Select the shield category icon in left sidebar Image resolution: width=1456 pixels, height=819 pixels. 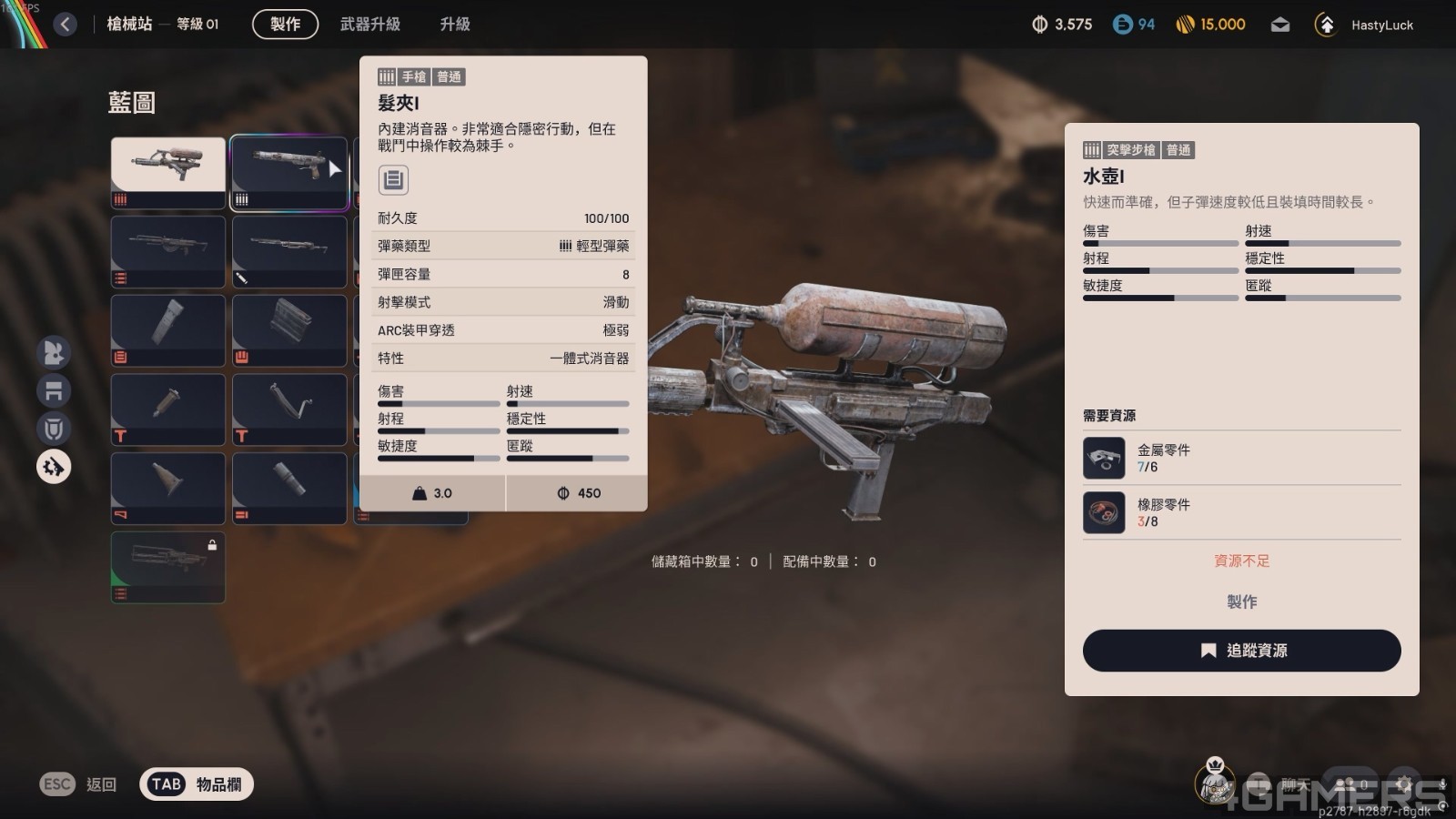tap(53, 429)
